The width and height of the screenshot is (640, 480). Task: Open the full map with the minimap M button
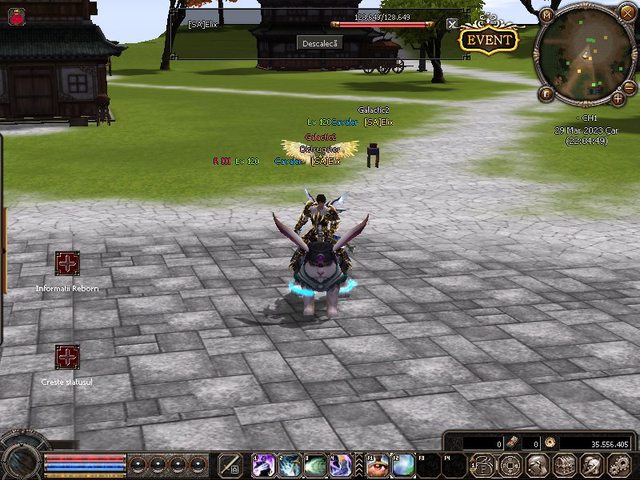click(x=546, y=15)
